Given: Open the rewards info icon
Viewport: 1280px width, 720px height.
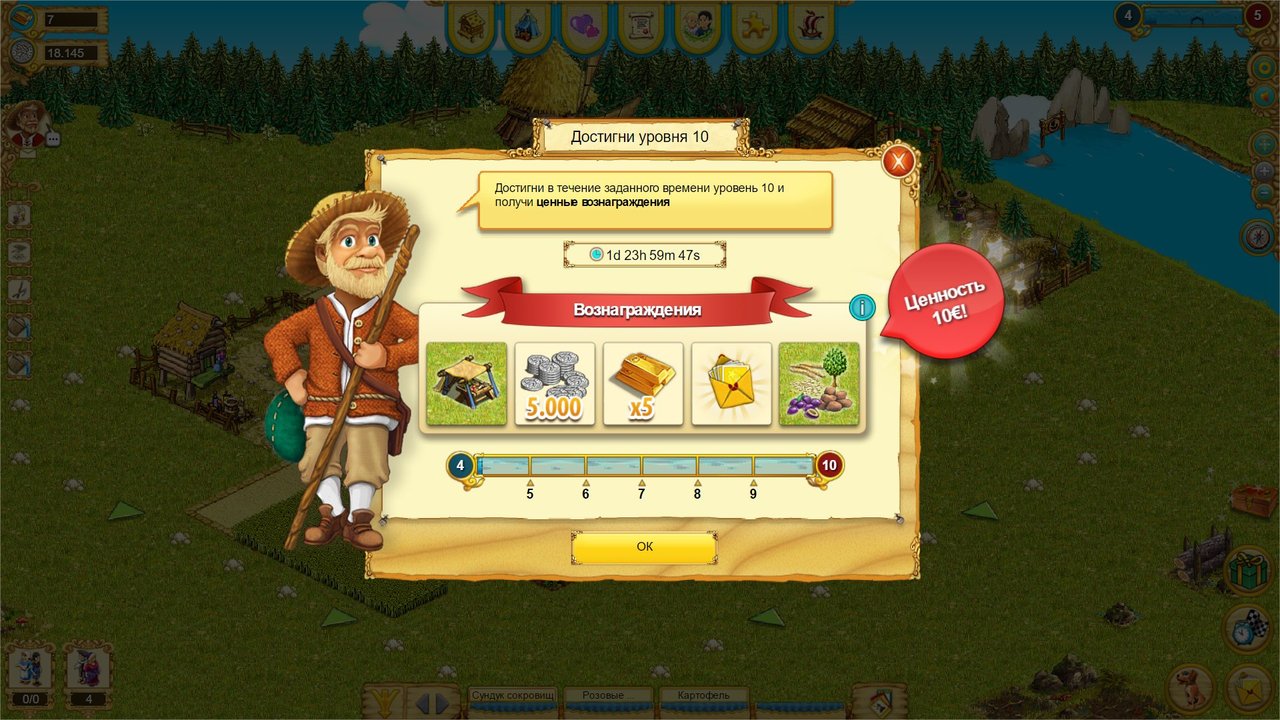Looking at the screenshot, I should [x=861, y=308].
